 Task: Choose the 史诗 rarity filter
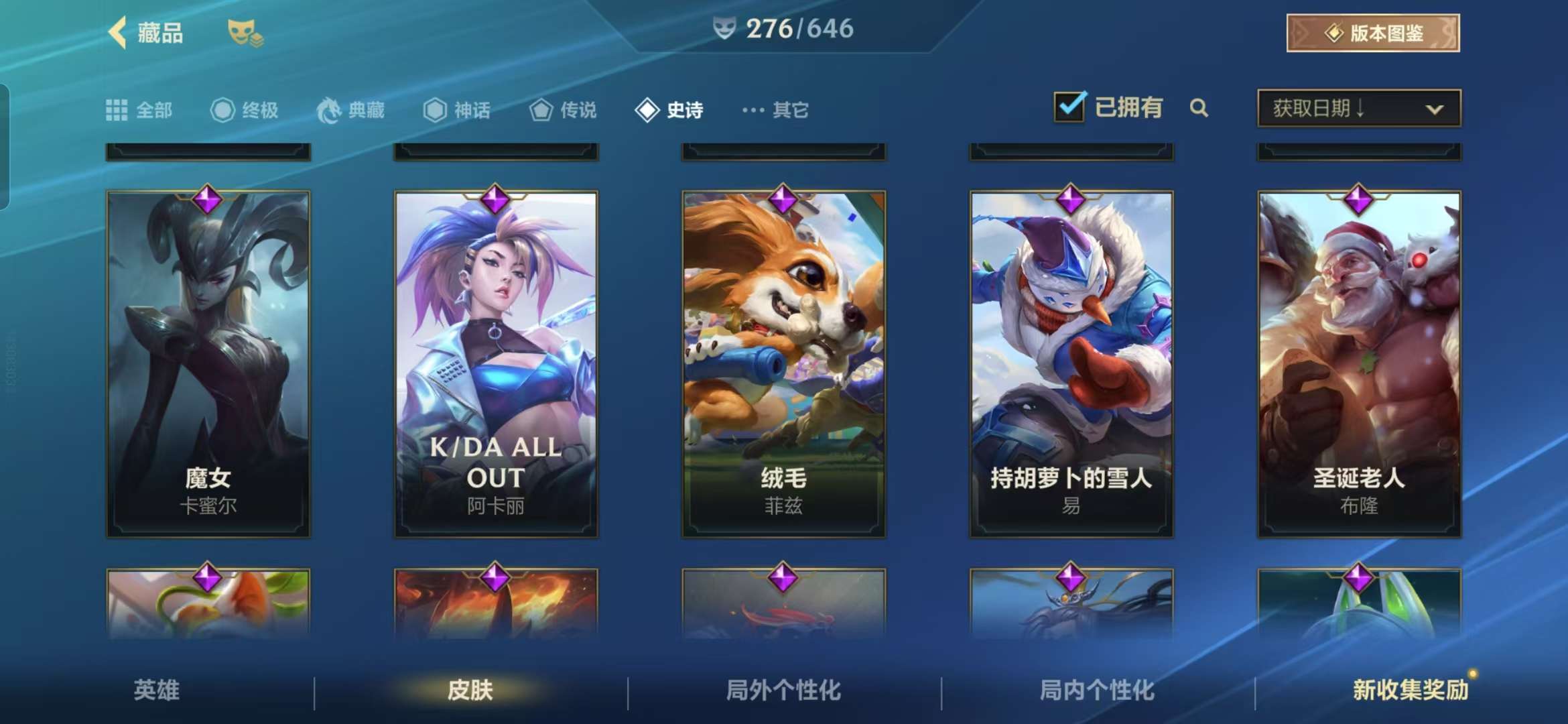pyautogui.click(x=669, y=110)
